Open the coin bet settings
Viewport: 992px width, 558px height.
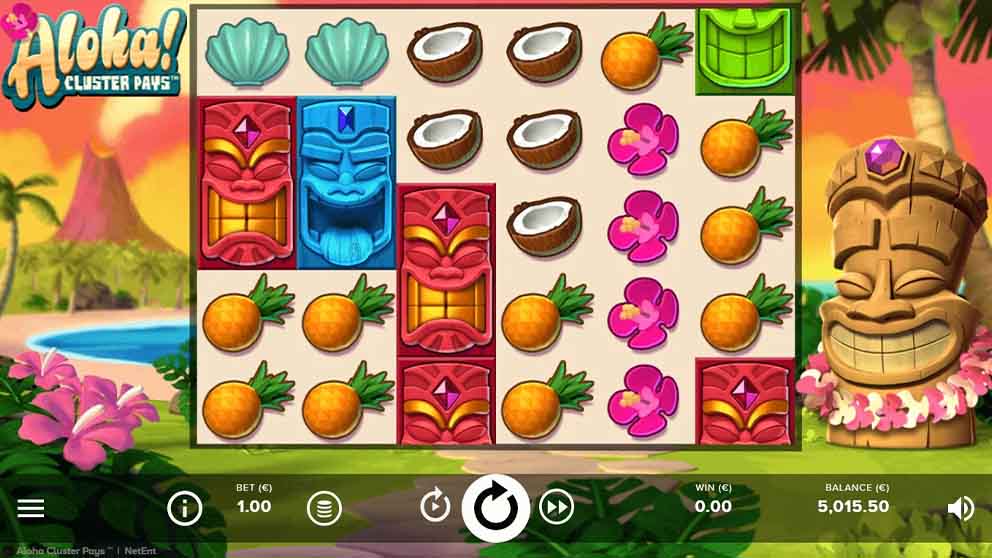323,508
